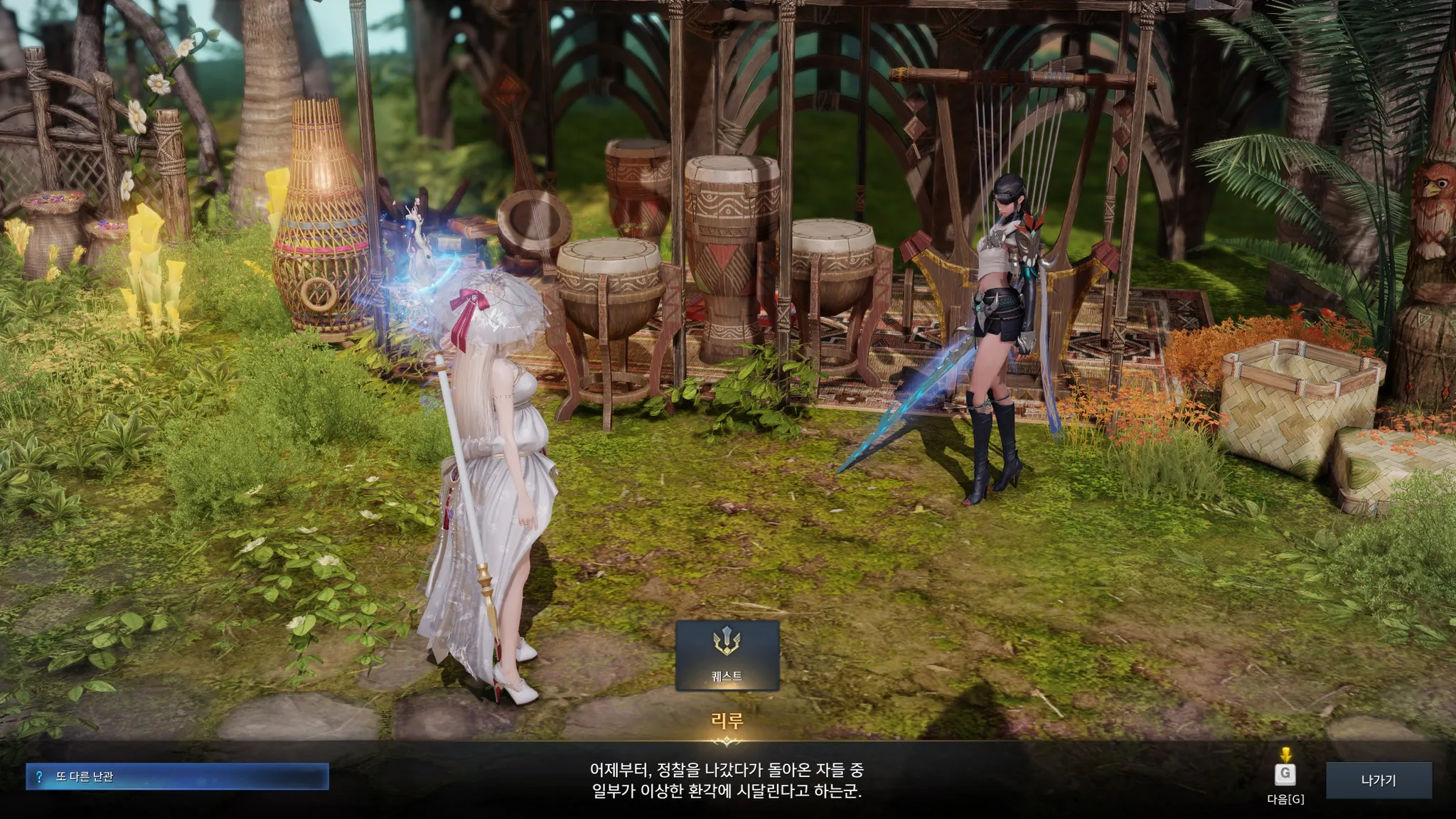Click 나가기 to exit the dialogue
Screen dimensions: 1456x819
pyautogui.click(x=1378, y=780)
